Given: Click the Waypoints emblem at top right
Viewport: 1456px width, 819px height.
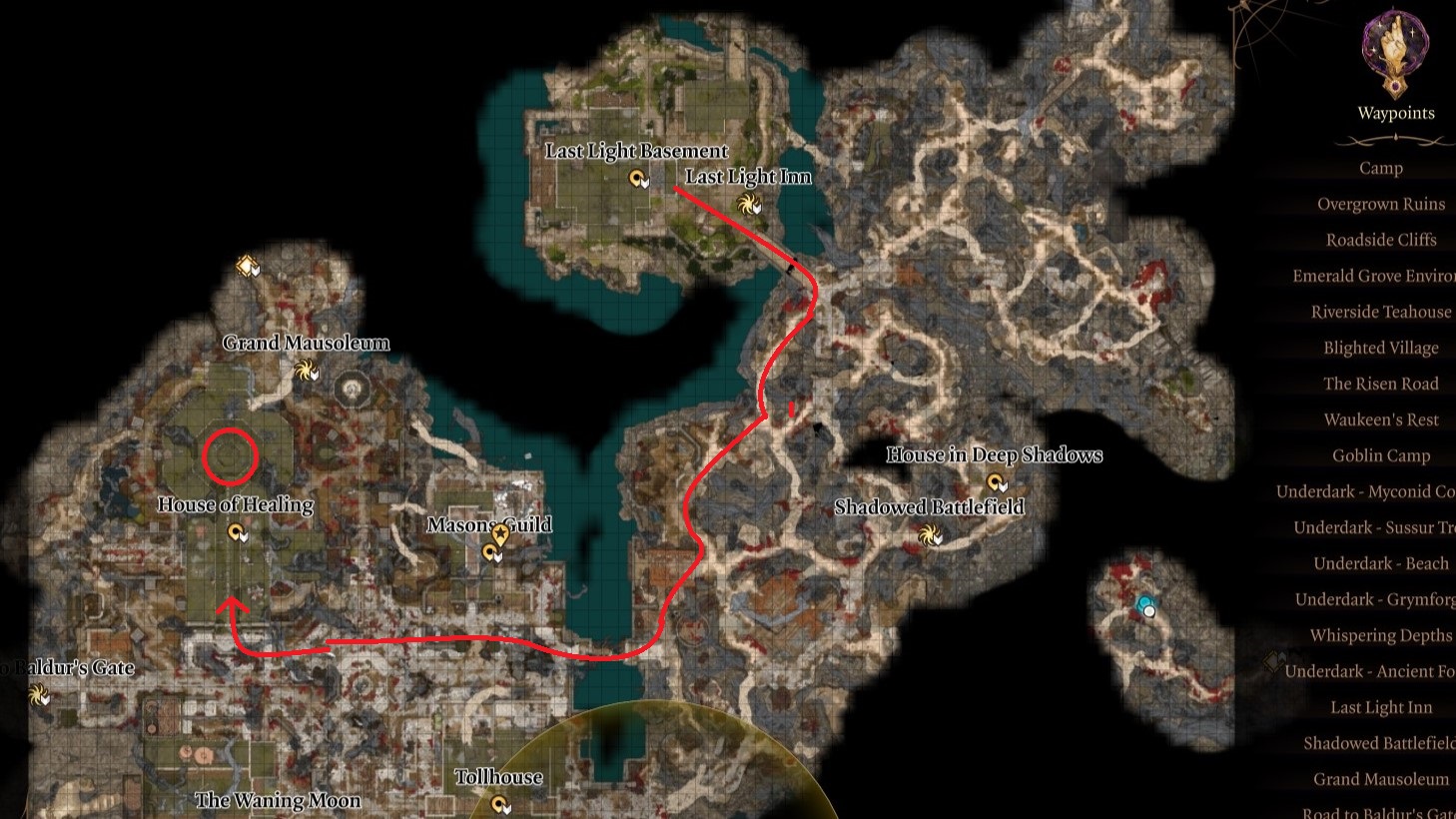Looking at the screenshot, I should click(x=1395, y=46).
